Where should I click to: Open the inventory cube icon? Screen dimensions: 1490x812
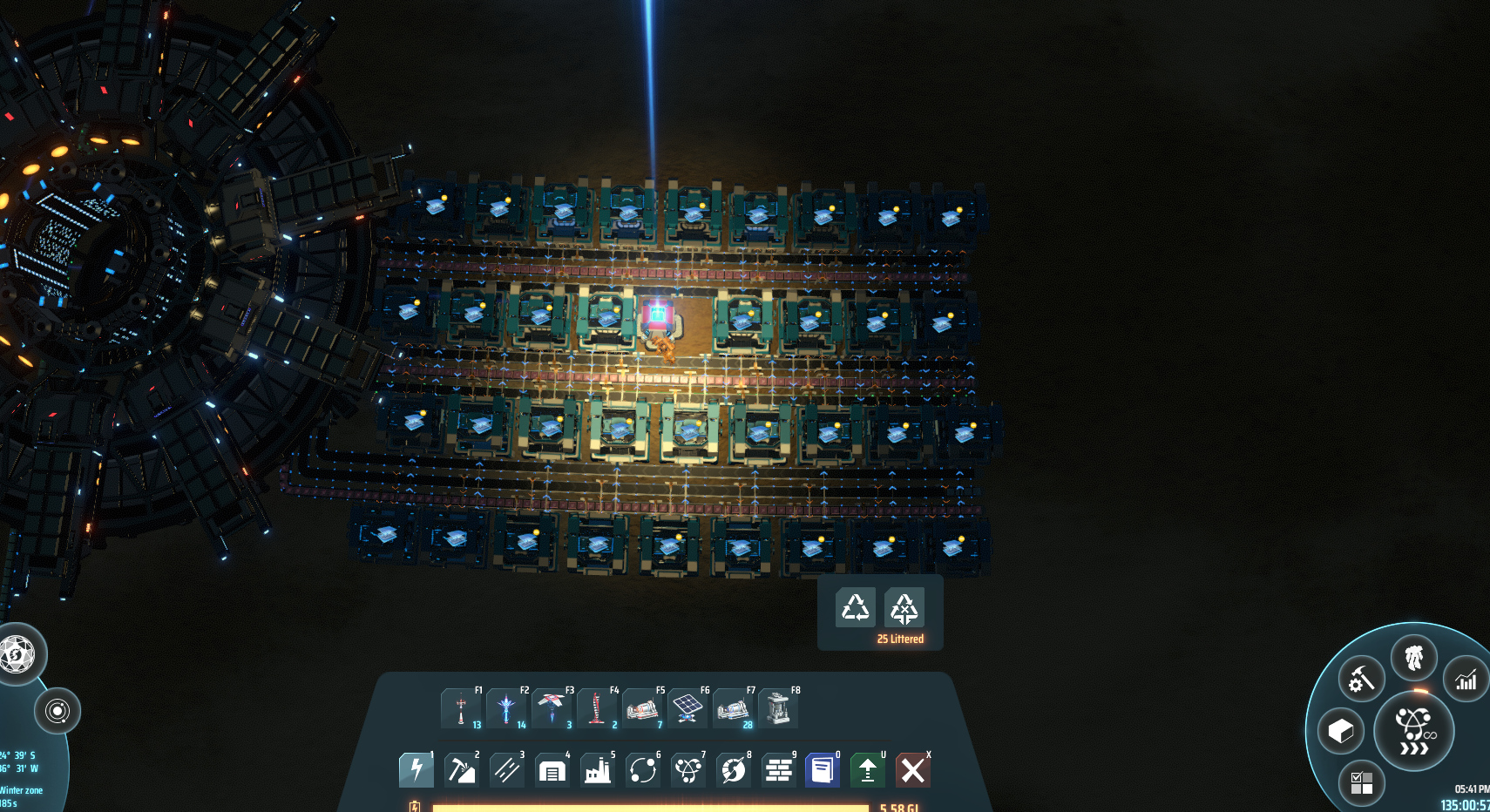(1341, 731)
